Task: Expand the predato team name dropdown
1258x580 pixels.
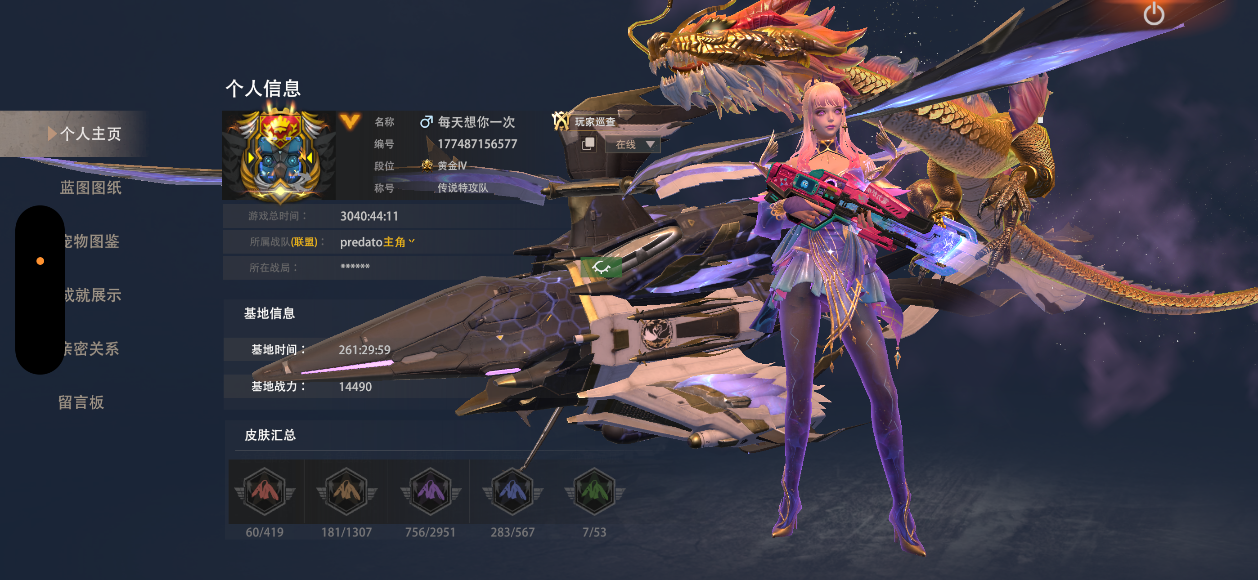Action: coord(411,241)
